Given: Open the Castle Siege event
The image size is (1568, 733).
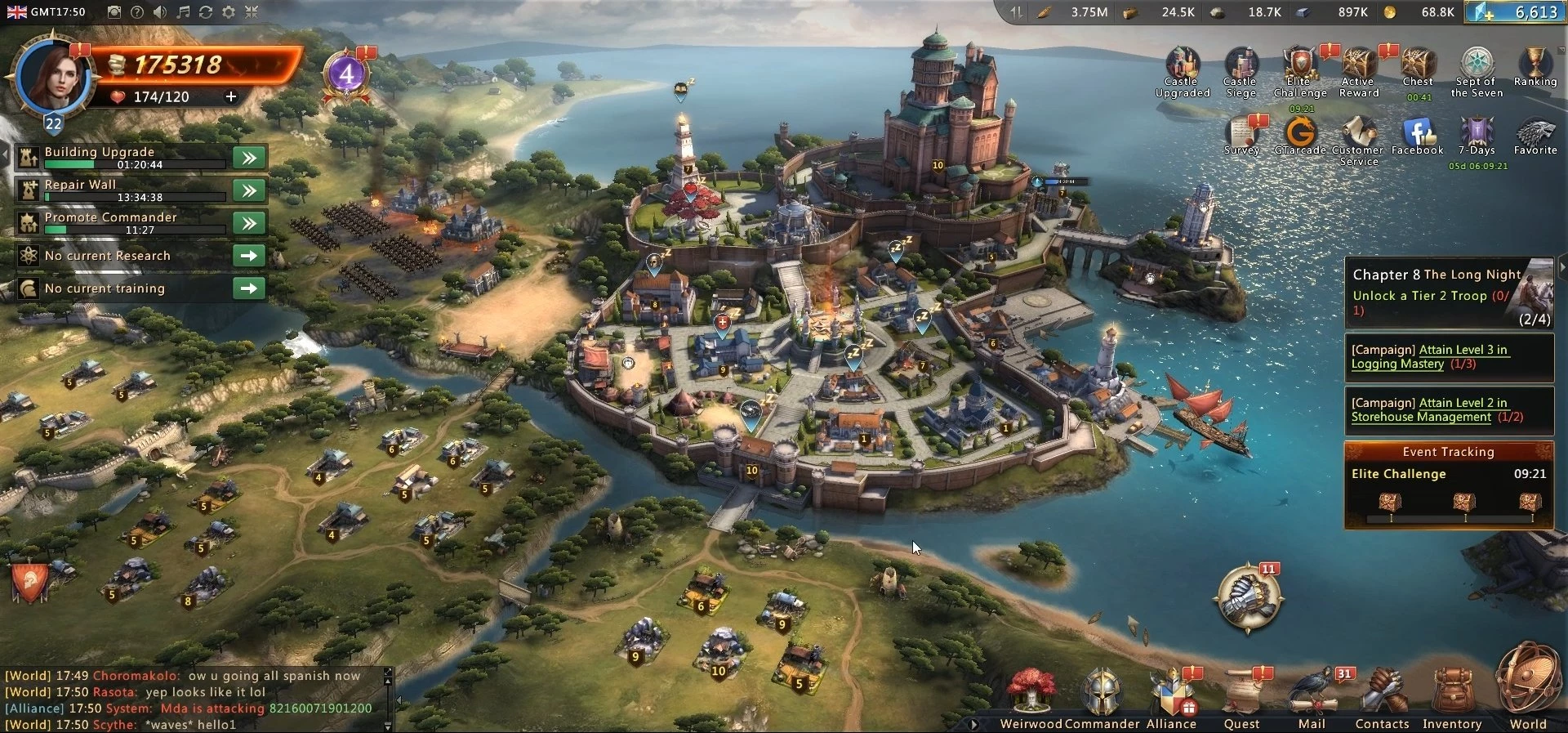Looking at the screenshot, I should pyautogui.click(x=1241, y=70).
